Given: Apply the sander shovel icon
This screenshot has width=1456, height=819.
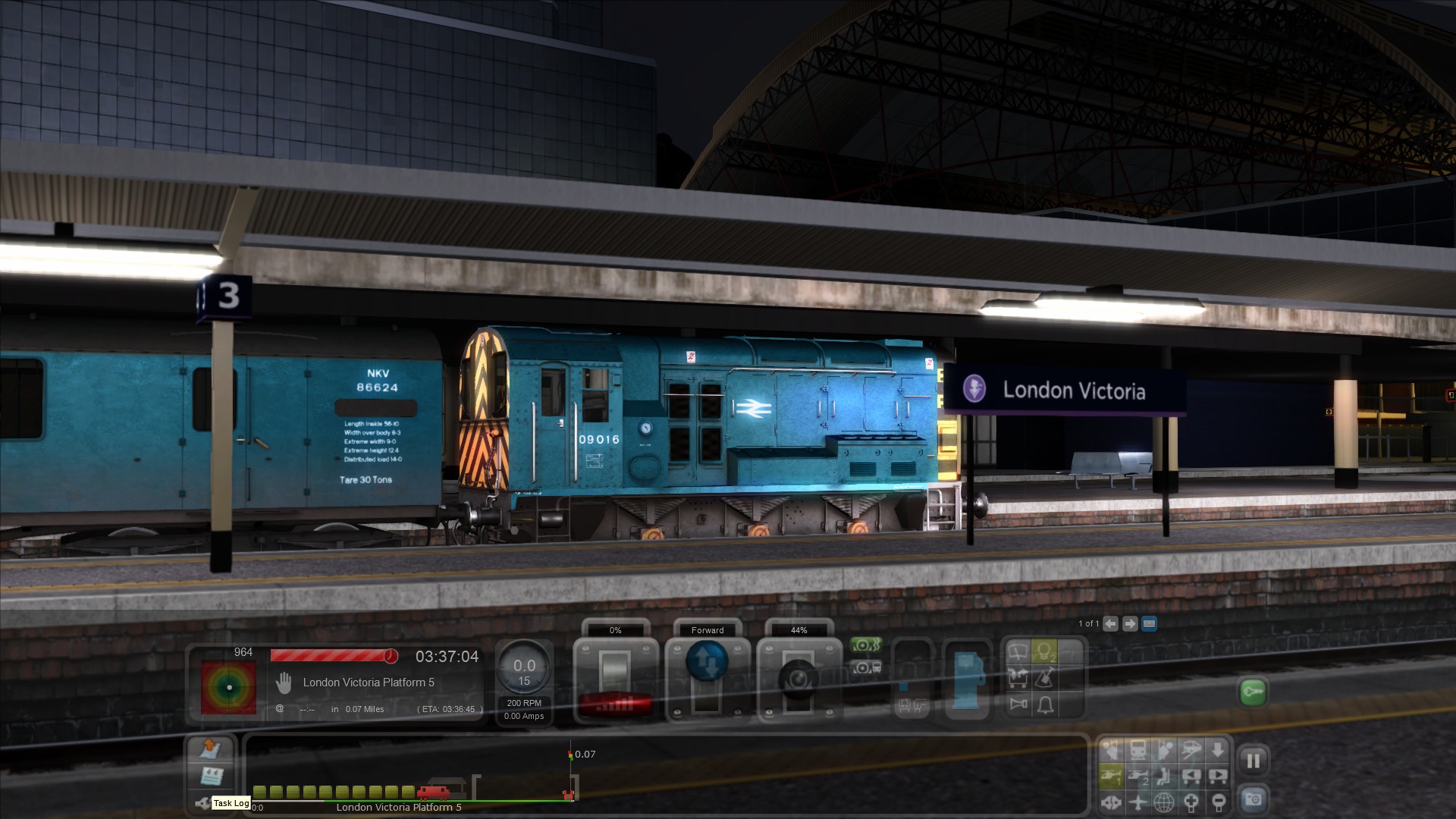Looking at the screenshot, I should [x=1045, y=678].
